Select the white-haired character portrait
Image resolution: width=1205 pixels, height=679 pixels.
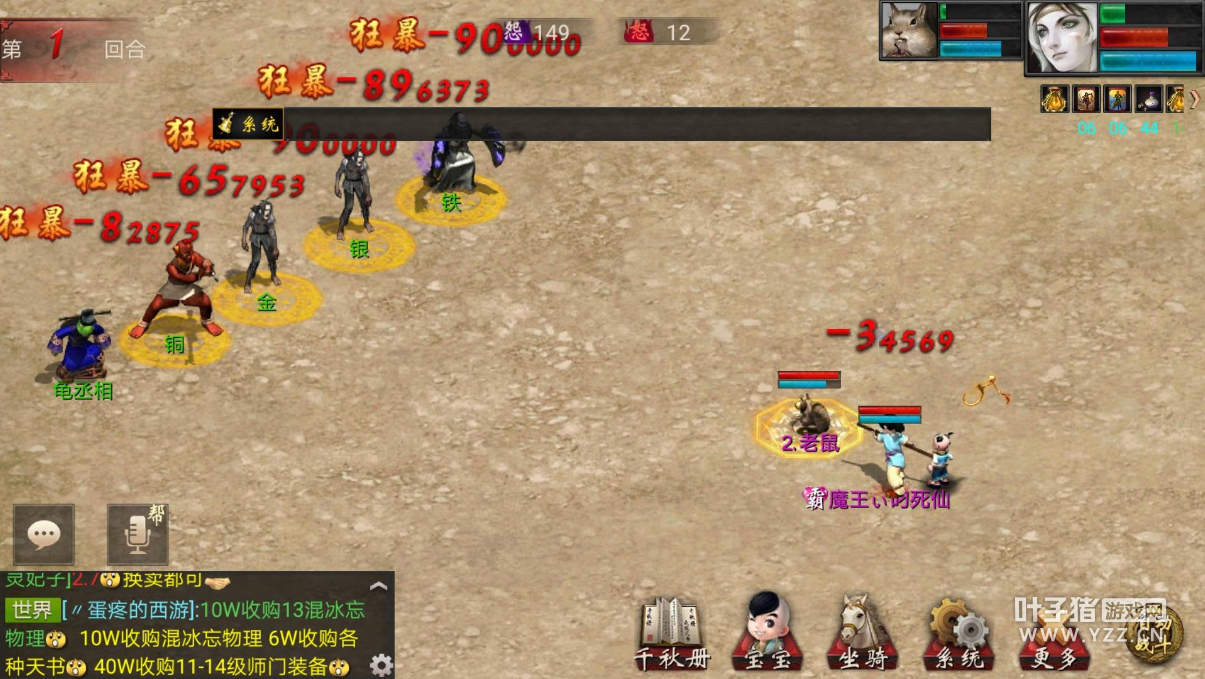point(1062,38)
